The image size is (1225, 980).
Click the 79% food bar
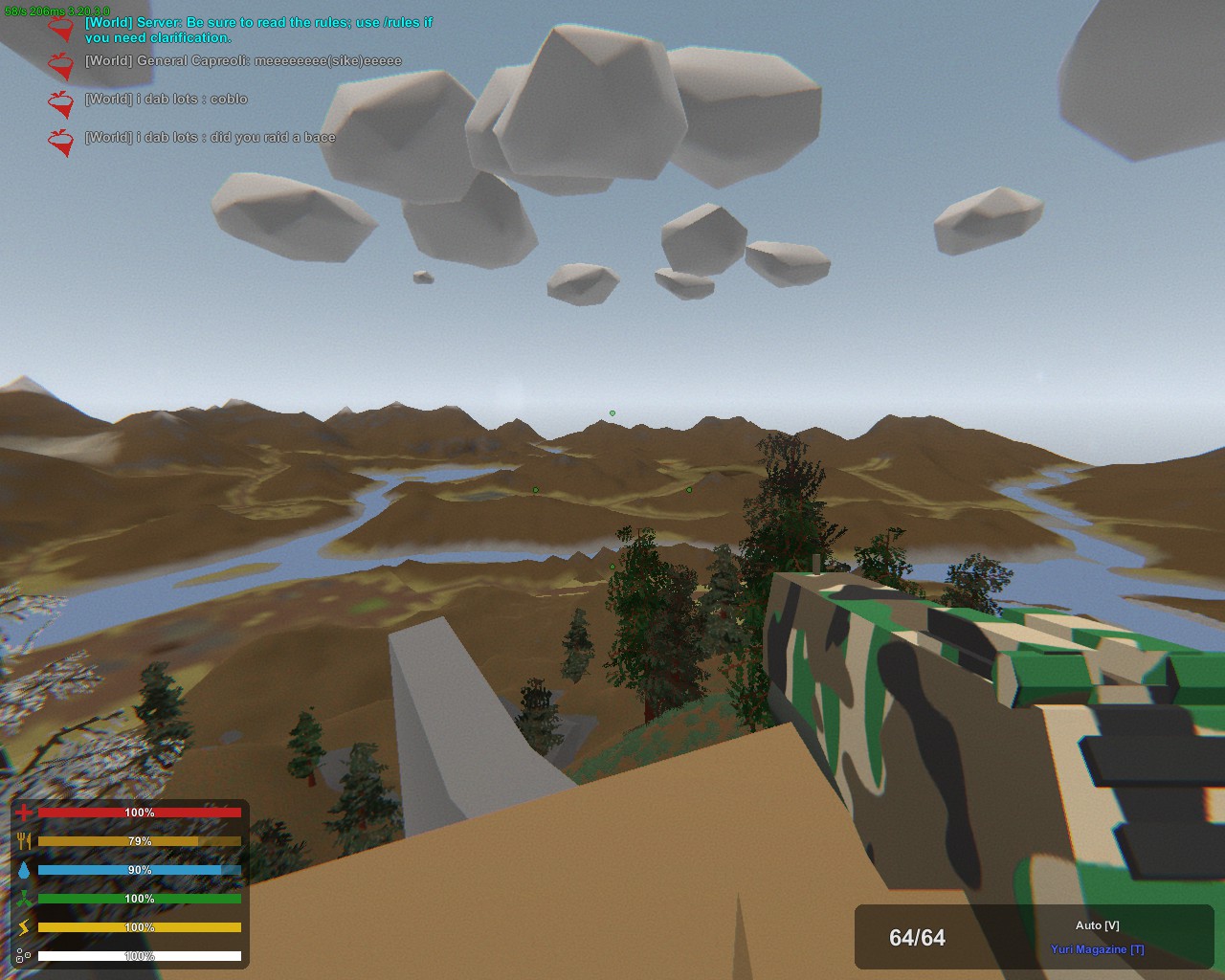point(139,840)
